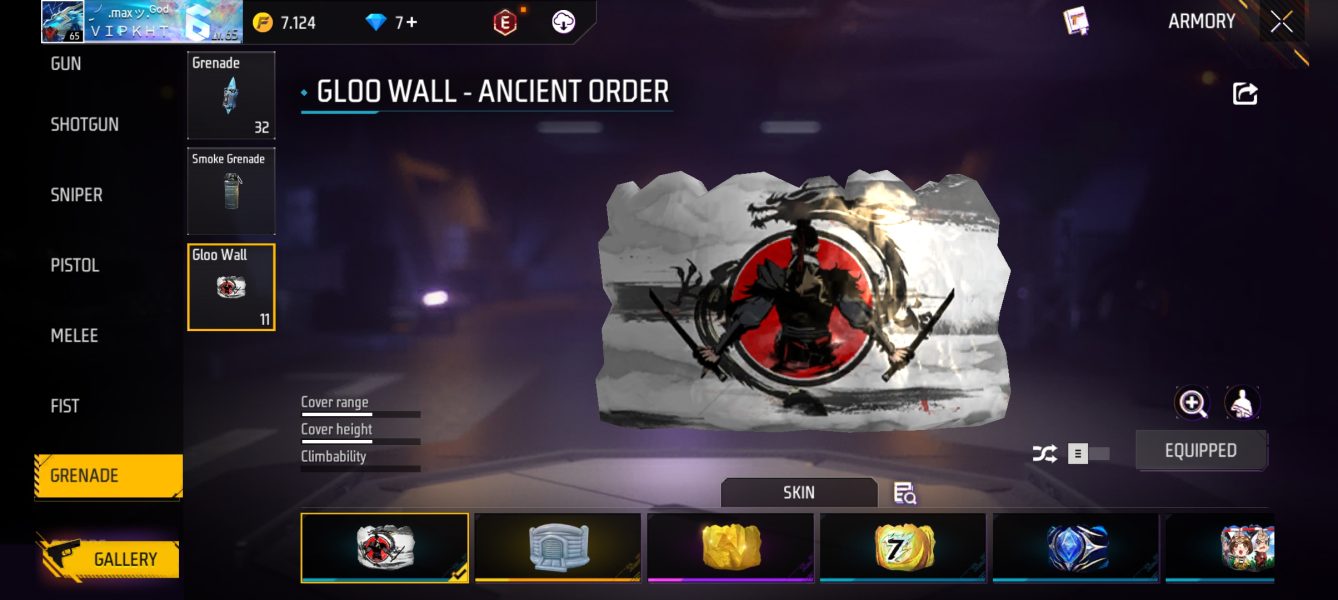
Task: Open the skin search filter icon
Action: [x=905, y=493]
